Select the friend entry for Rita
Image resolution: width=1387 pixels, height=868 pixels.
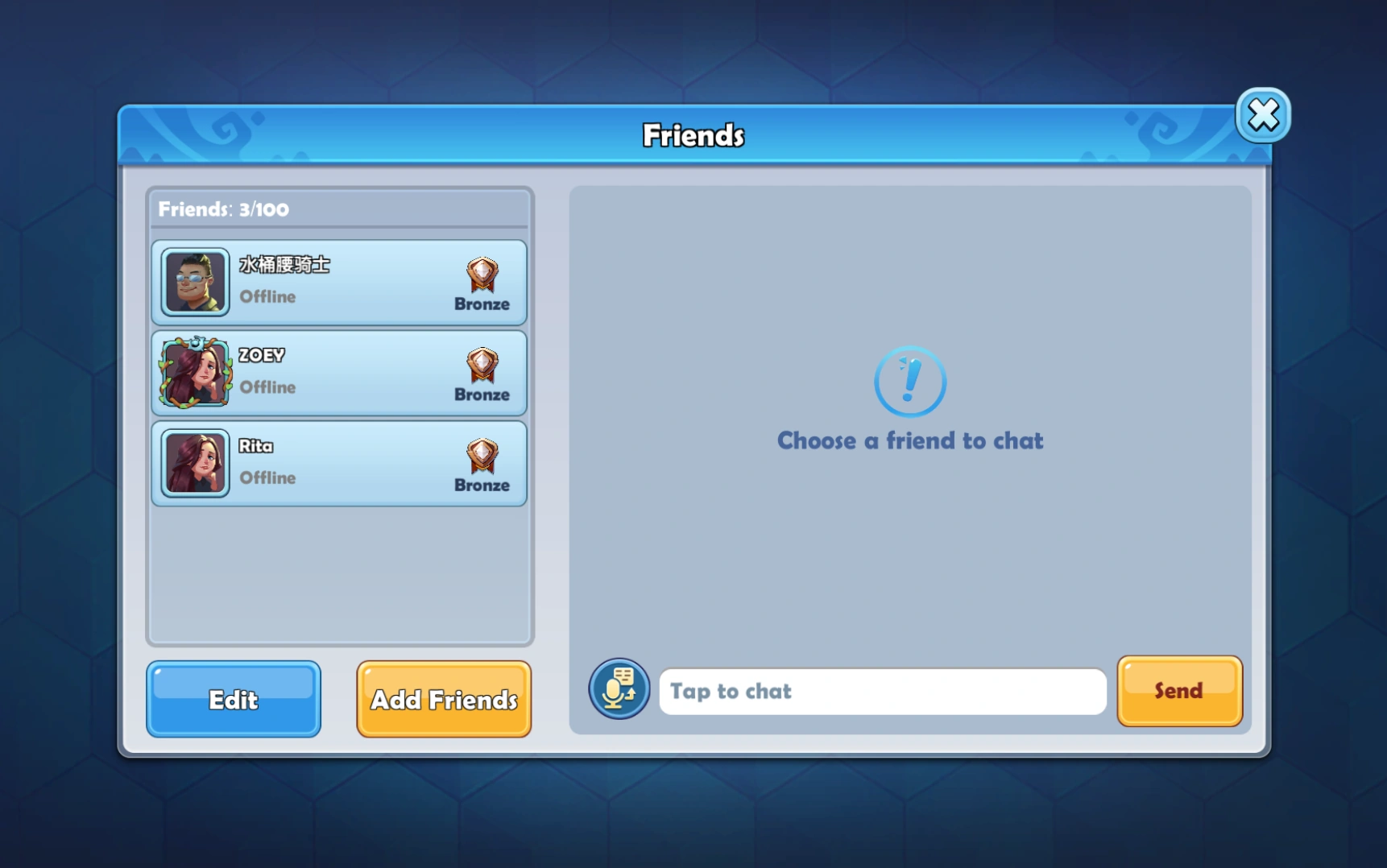tap(339, 463)
